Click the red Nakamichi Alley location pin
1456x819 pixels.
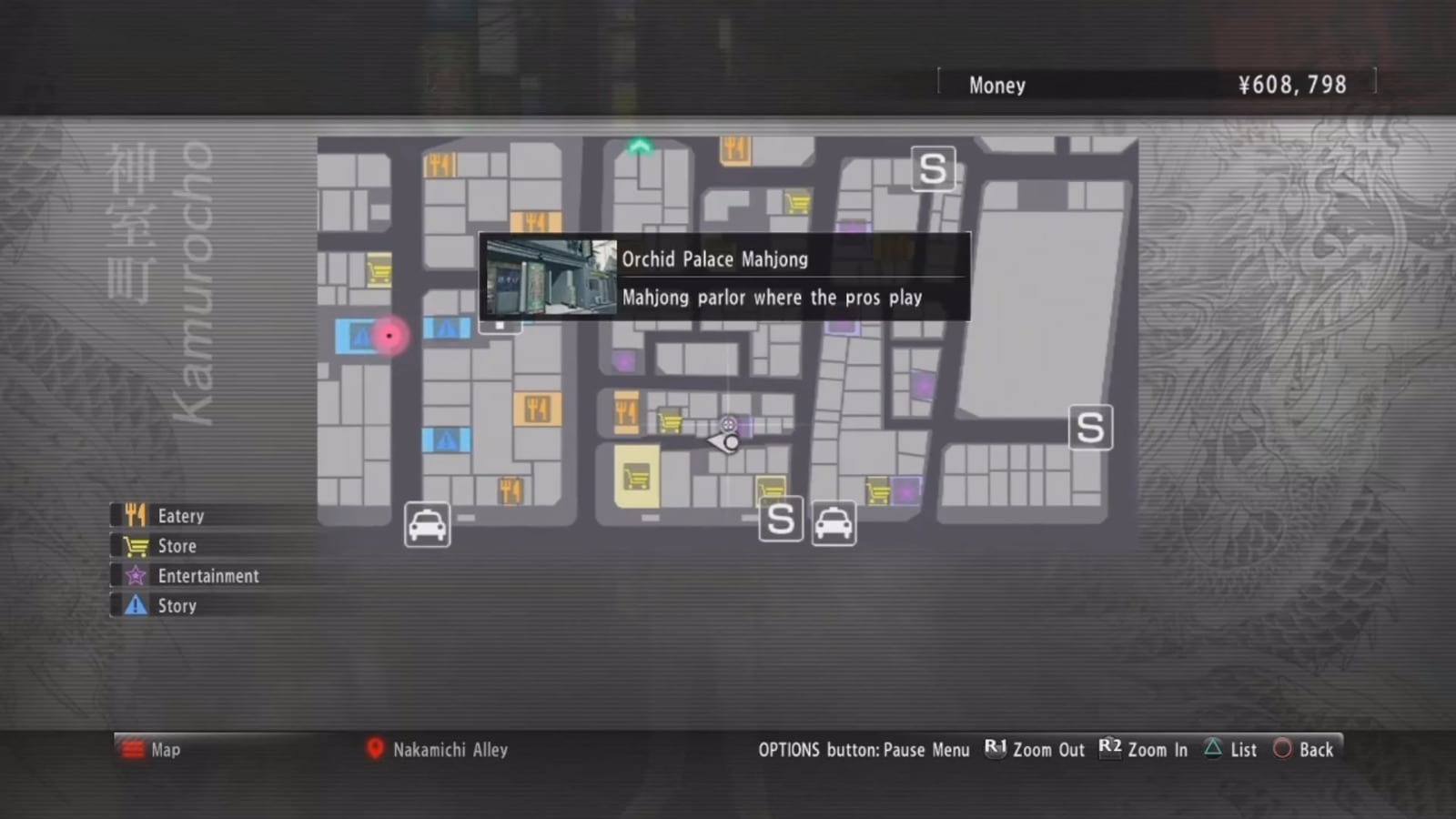[x=376, y=749]
